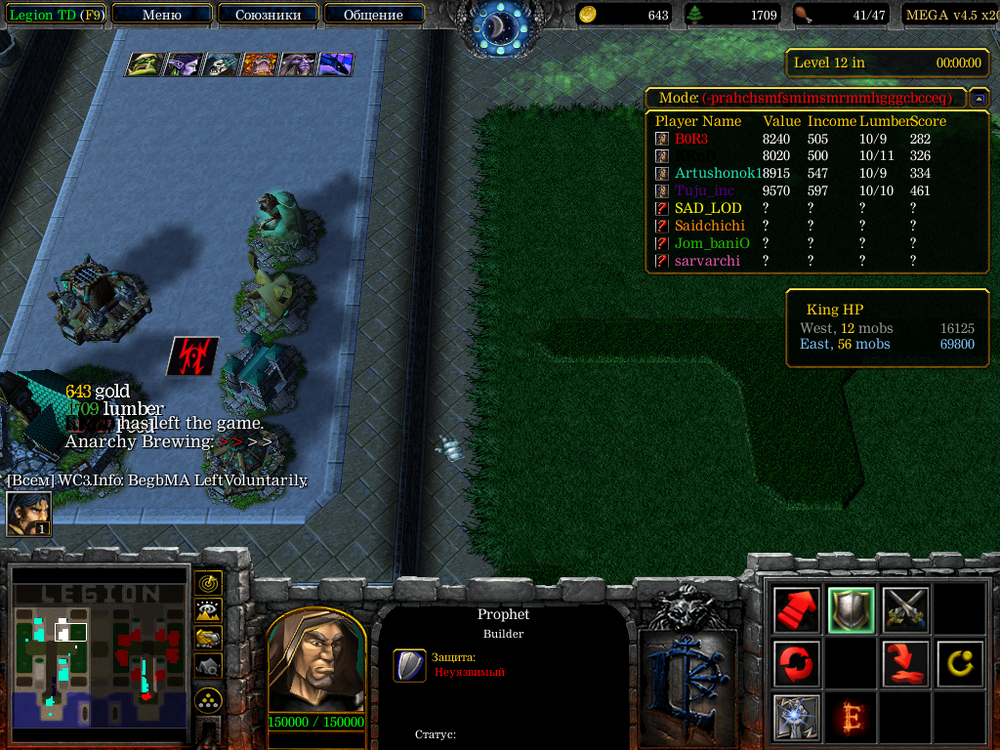This screenshot has height=750, width=1000.
Task: Select the red striped arrow command
Action: [x=796, y=609]
